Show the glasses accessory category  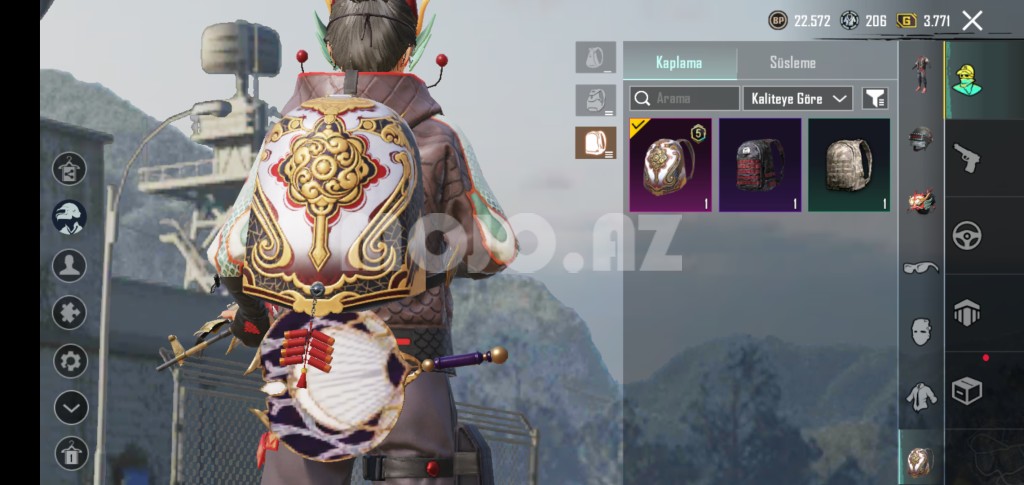tap(921, 267)
